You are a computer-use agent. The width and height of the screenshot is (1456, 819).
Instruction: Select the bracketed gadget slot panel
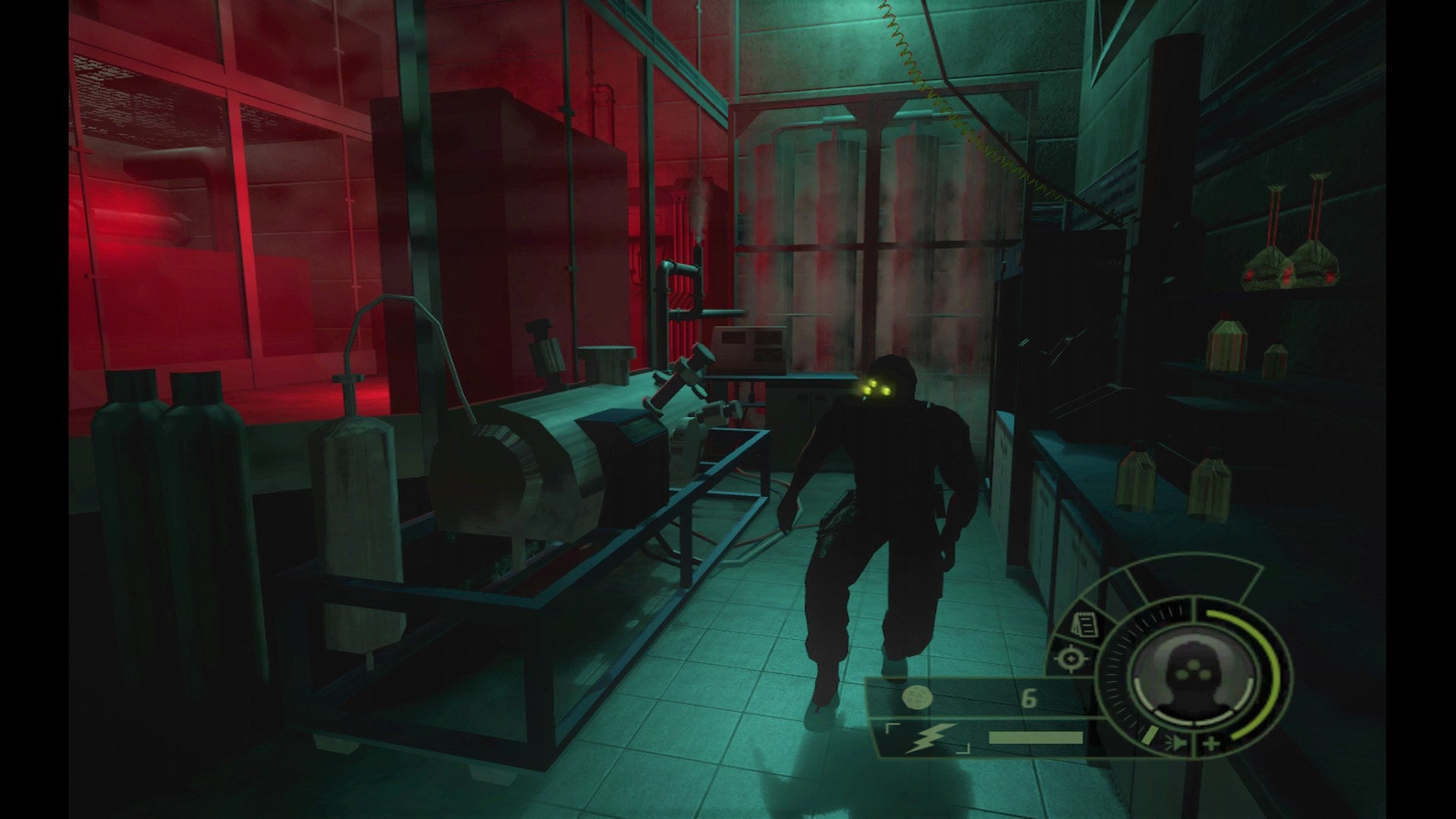pos(926,738)
